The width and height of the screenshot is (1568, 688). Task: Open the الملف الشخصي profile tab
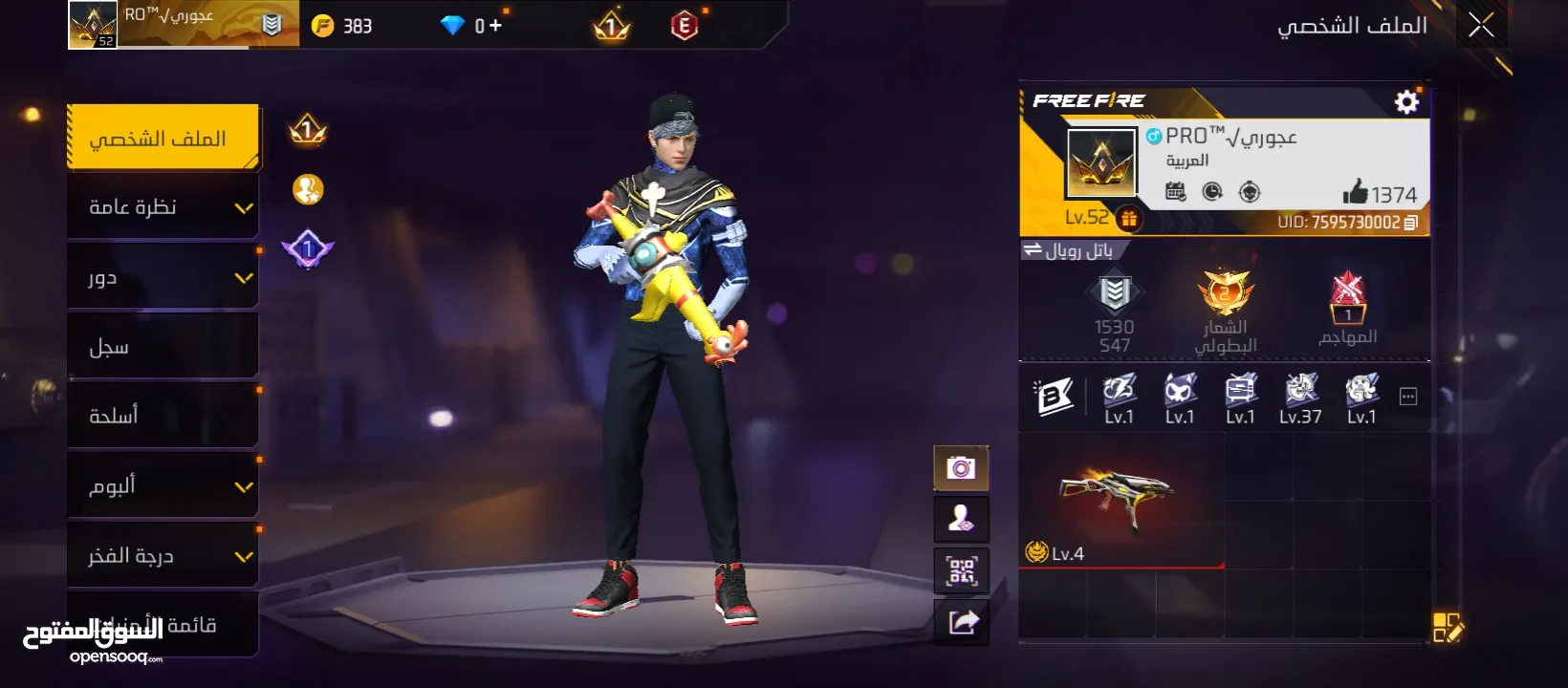[163, 139]
